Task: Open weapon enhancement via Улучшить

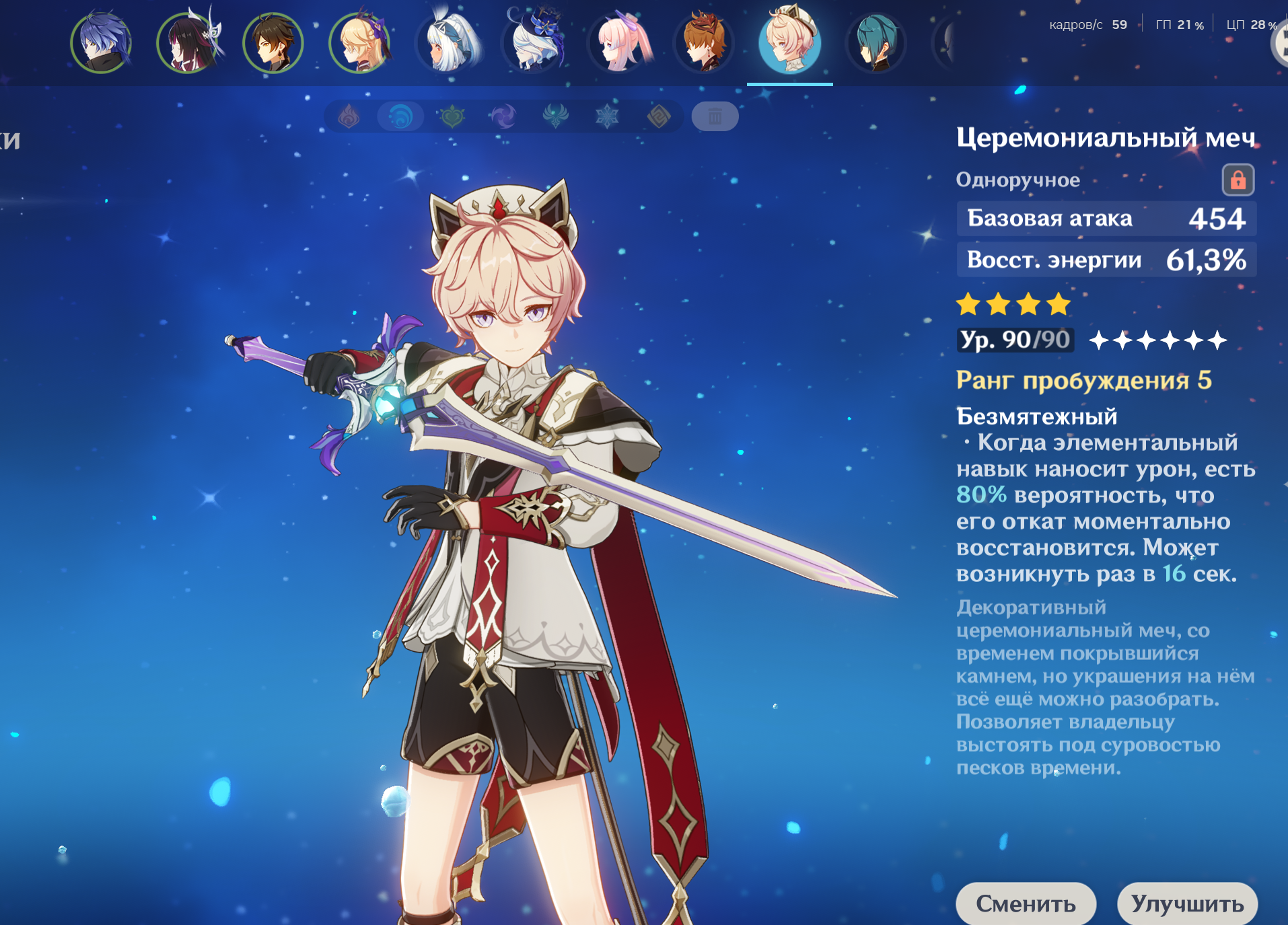Action: [1187, 903]
